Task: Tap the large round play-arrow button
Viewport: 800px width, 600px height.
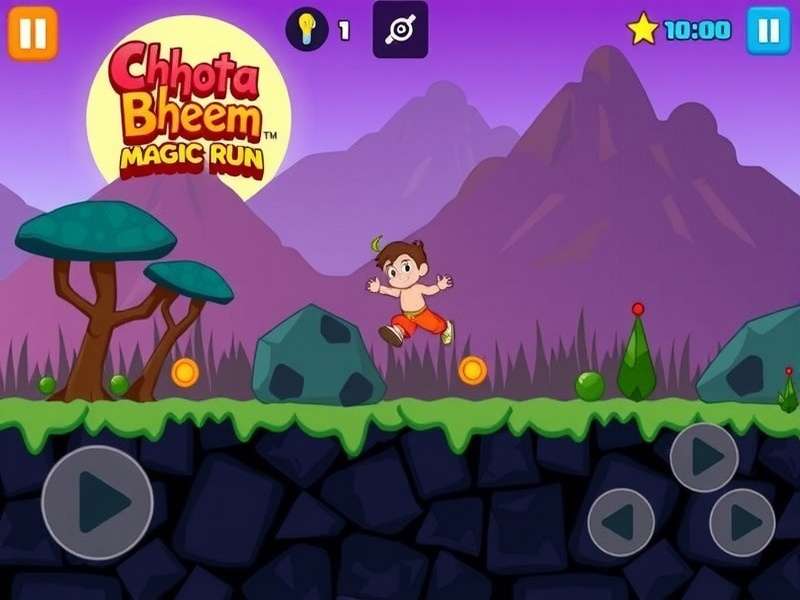Action: click(x=97, y=502)
